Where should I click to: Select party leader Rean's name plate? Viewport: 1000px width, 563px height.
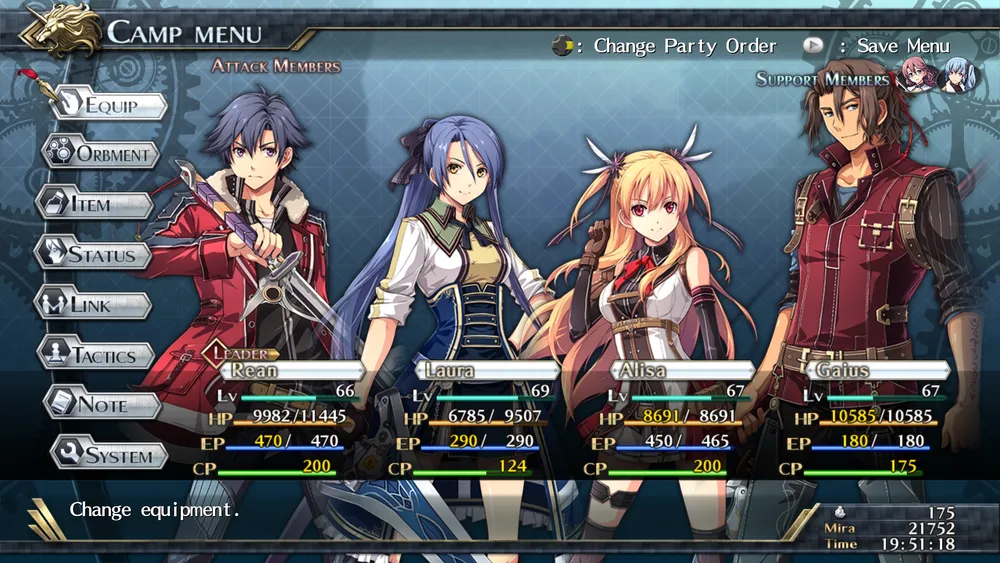[290, 370]
